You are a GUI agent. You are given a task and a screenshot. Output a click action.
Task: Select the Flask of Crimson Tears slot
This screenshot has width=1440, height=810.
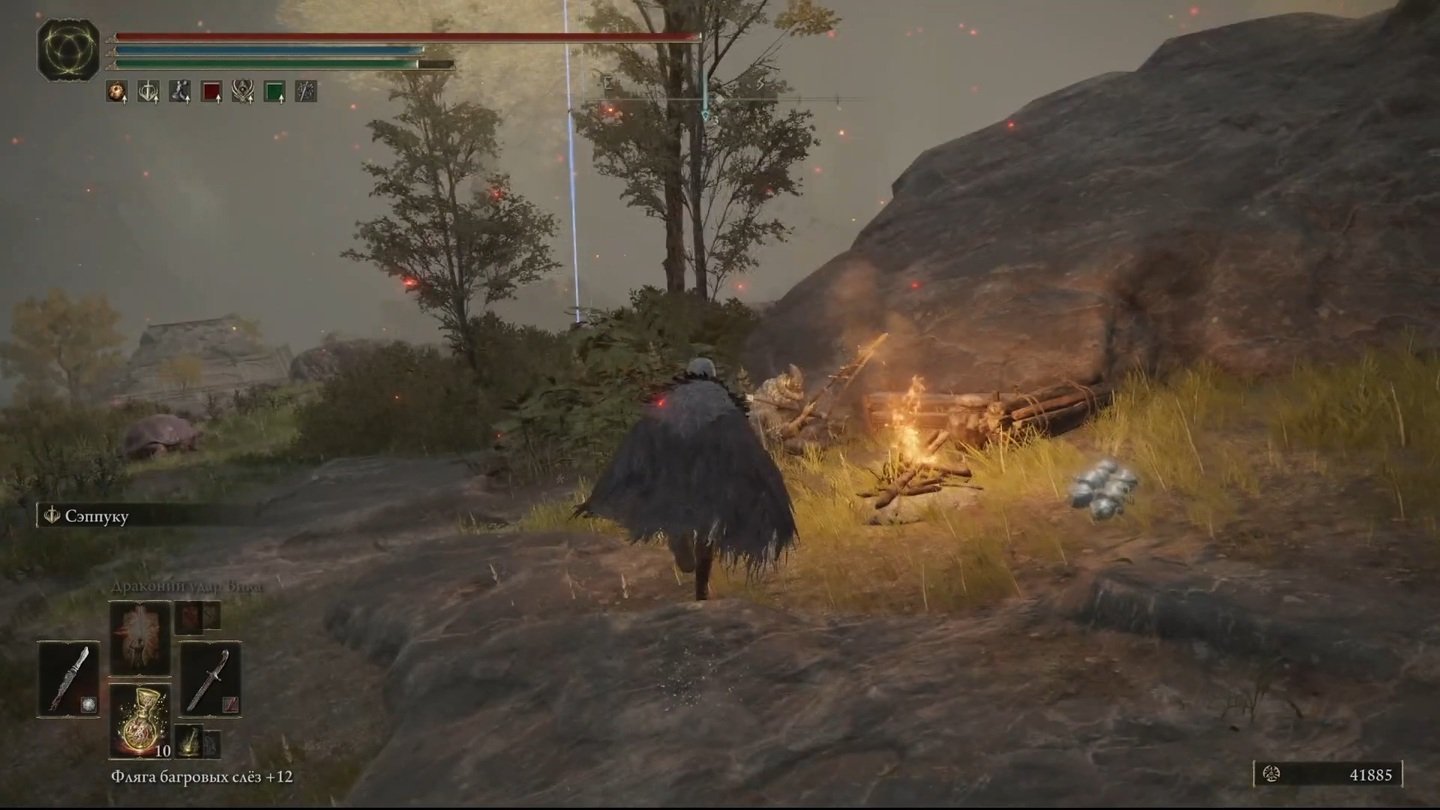point(140,721)
